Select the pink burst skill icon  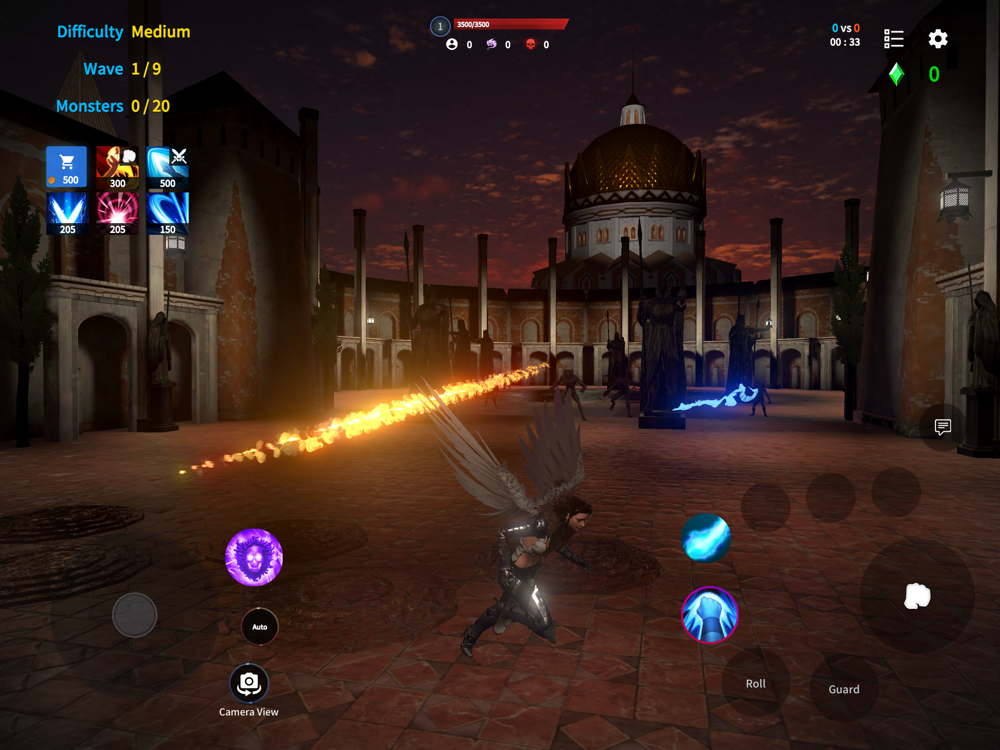coord(117,213)
